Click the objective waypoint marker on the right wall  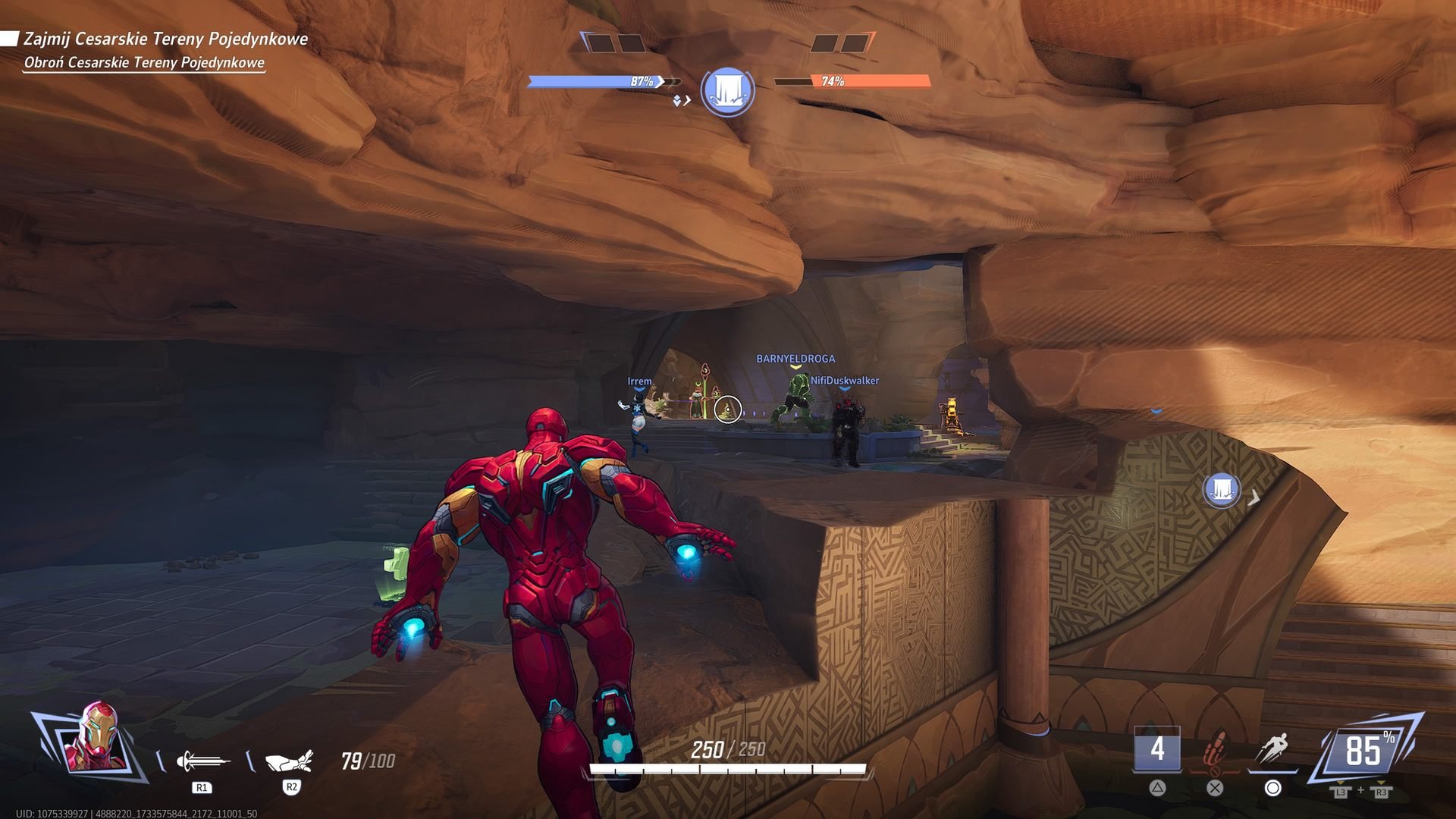(x=1221, y=490)
